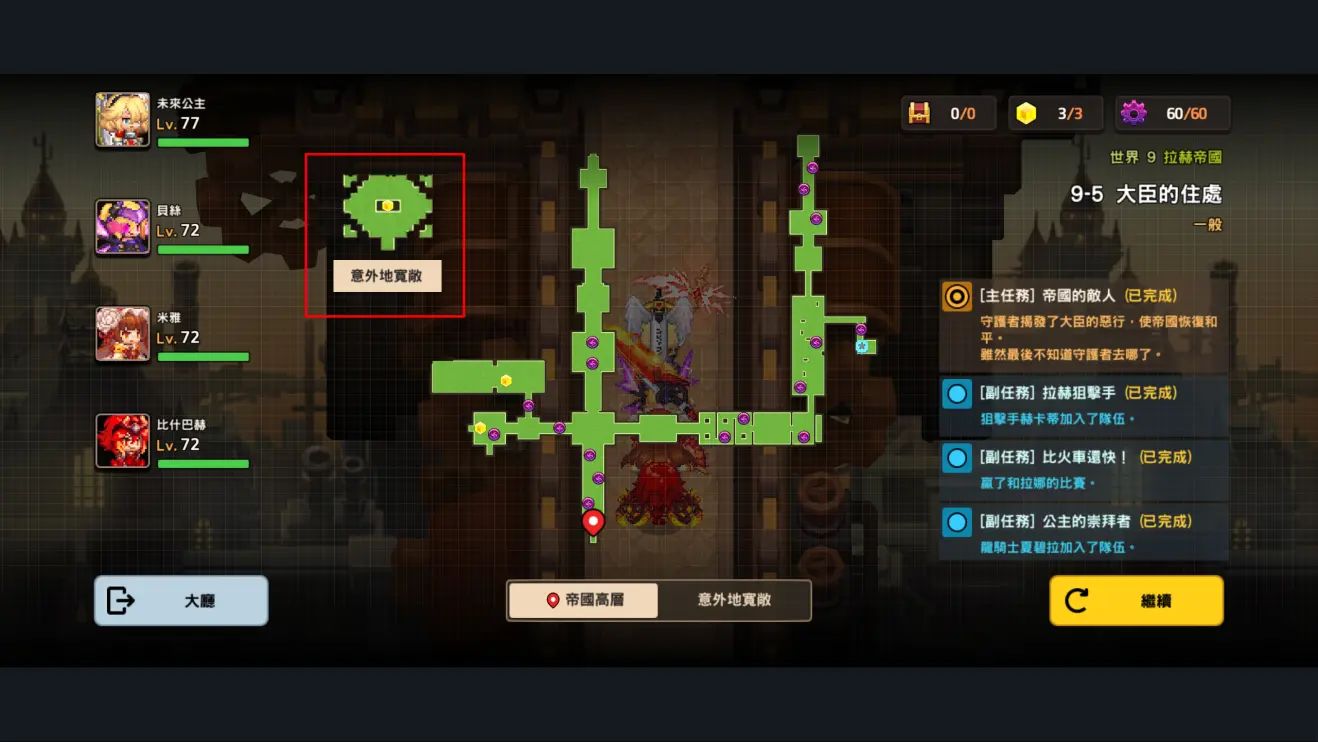Select 貝絲 hero portrait
The height and width of the screenshot is (742, 1318).
pyautogui.click(x=122, y=227)
